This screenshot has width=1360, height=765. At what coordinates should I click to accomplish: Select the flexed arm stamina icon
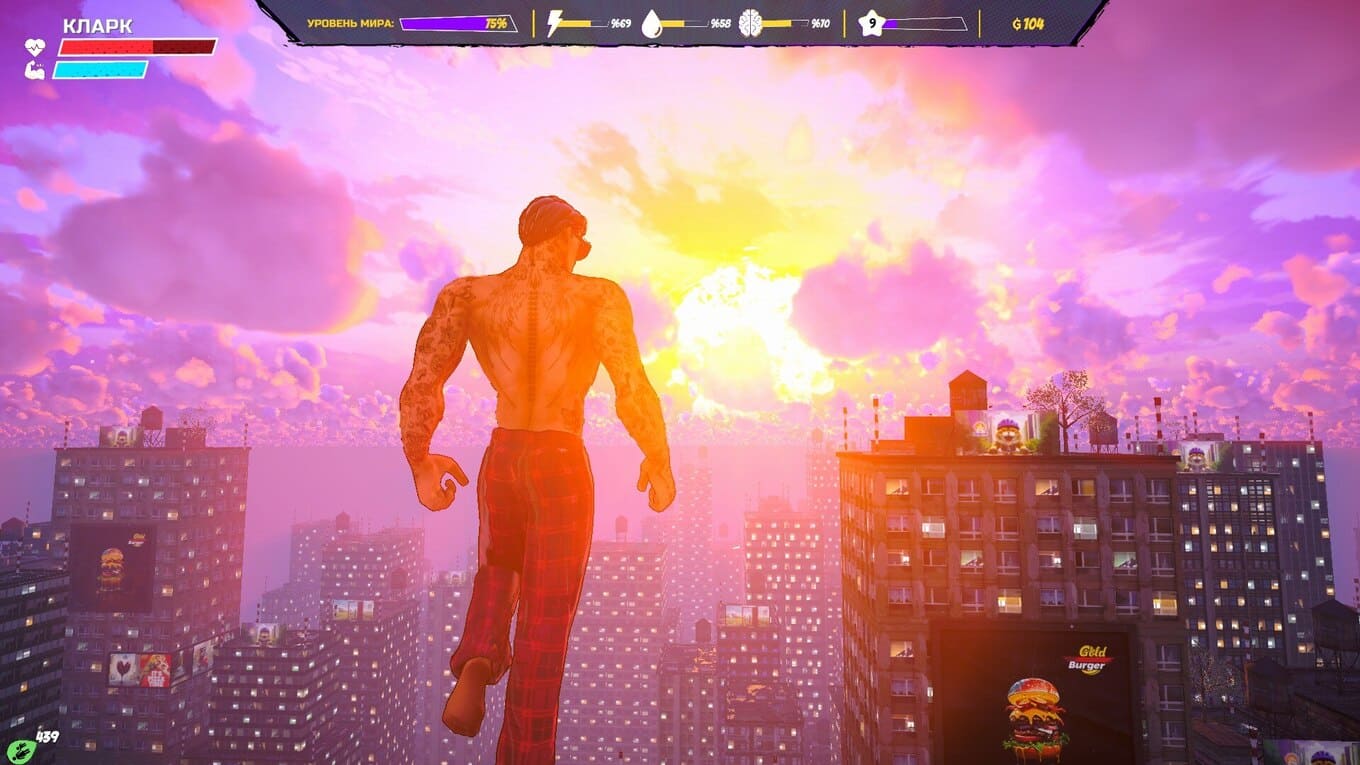(x=34, y=69)
